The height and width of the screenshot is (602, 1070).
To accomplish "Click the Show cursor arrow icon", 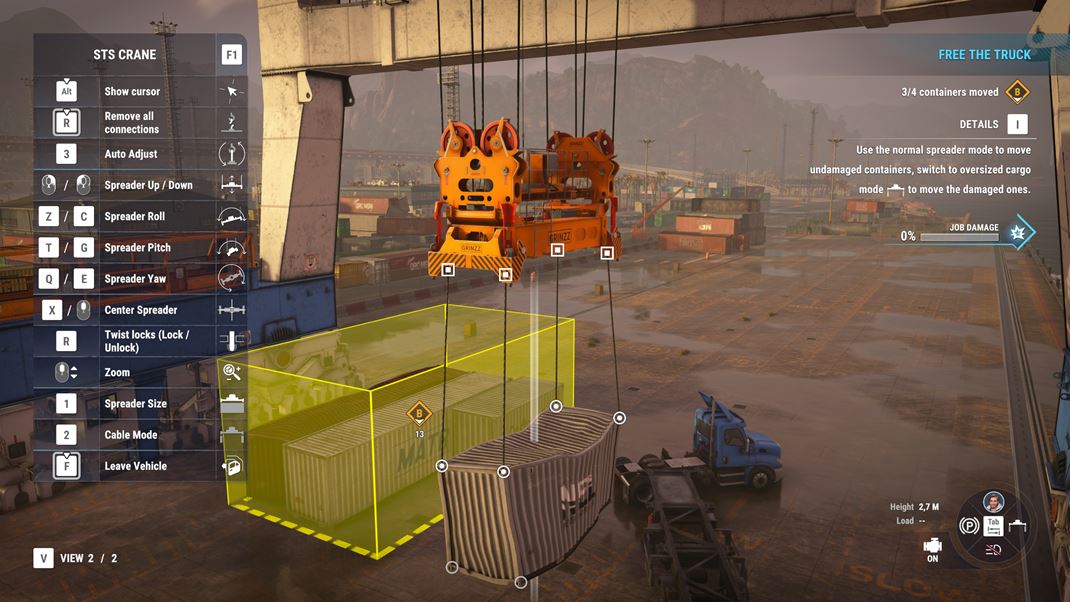I will (x=232, y=91).
